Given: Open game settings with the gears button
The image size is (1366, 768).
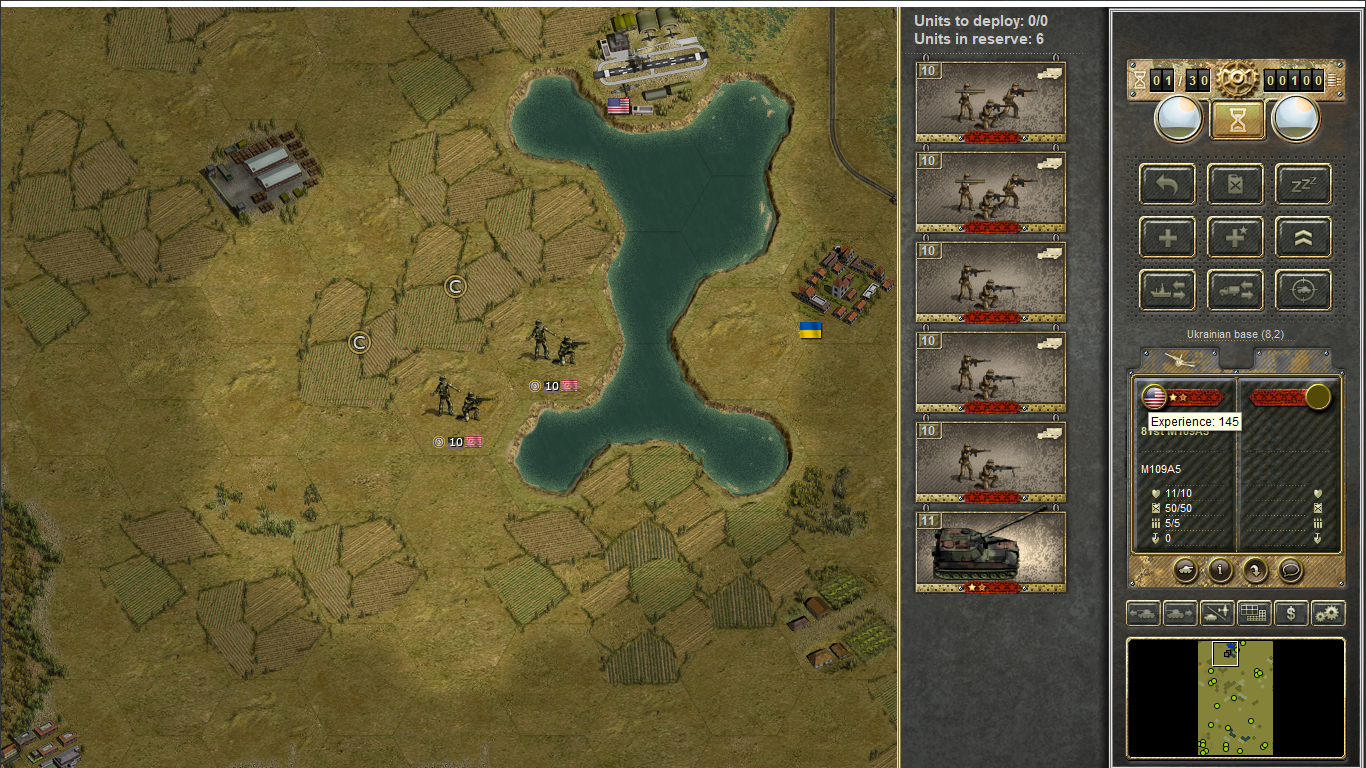Looking at the screenshot, I should coord(1328,613).
